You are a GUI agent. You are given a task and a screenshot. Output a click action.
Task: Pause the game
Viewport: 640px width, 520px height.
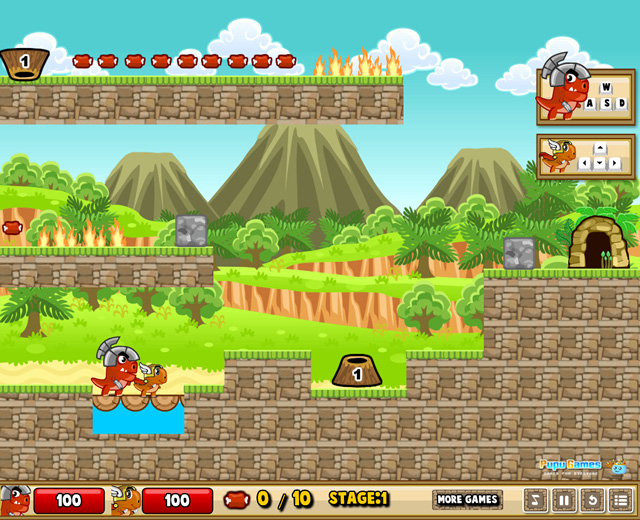pos(564,500)
